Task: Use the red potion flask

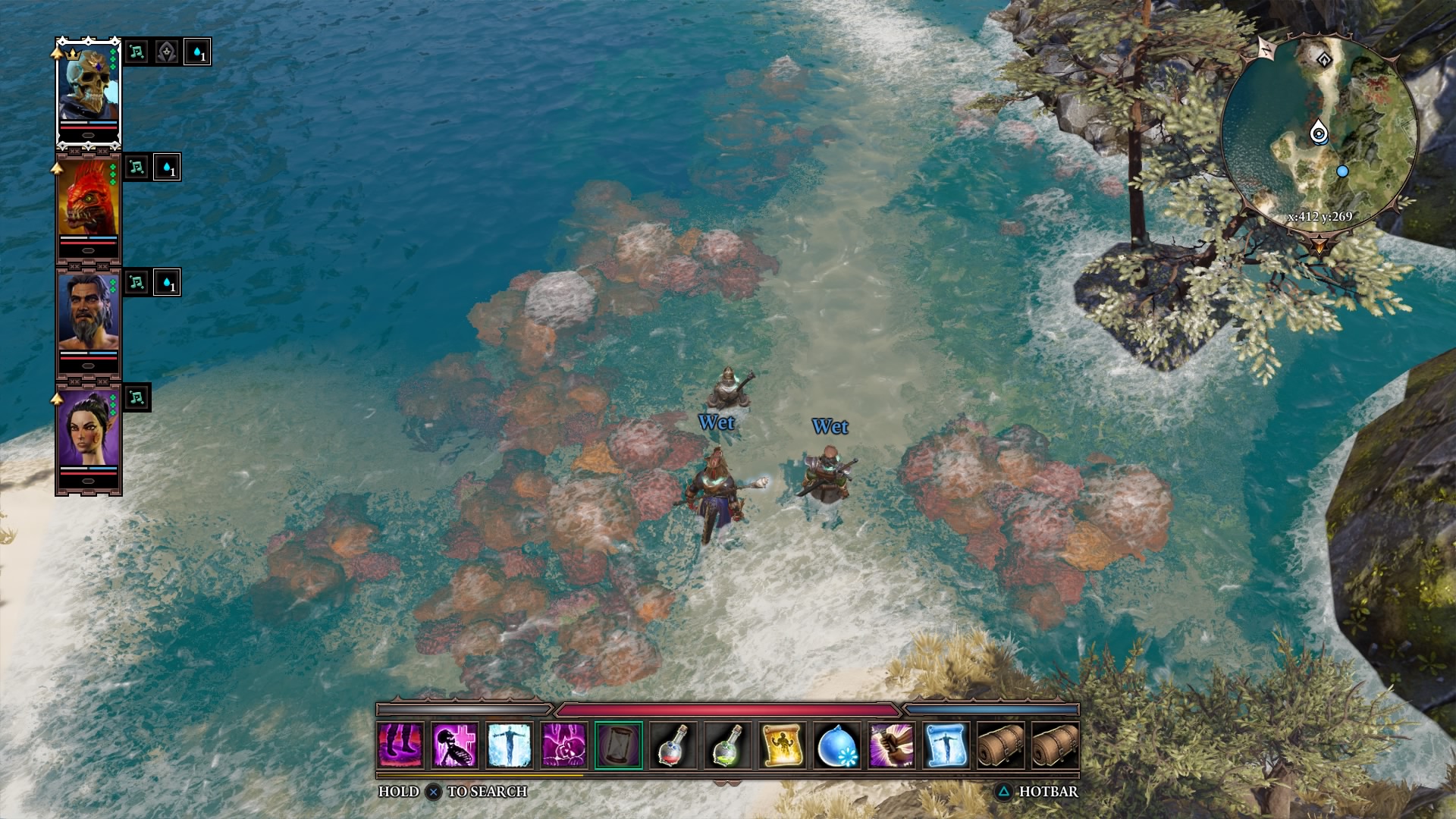Action: [x=673, y=745]
